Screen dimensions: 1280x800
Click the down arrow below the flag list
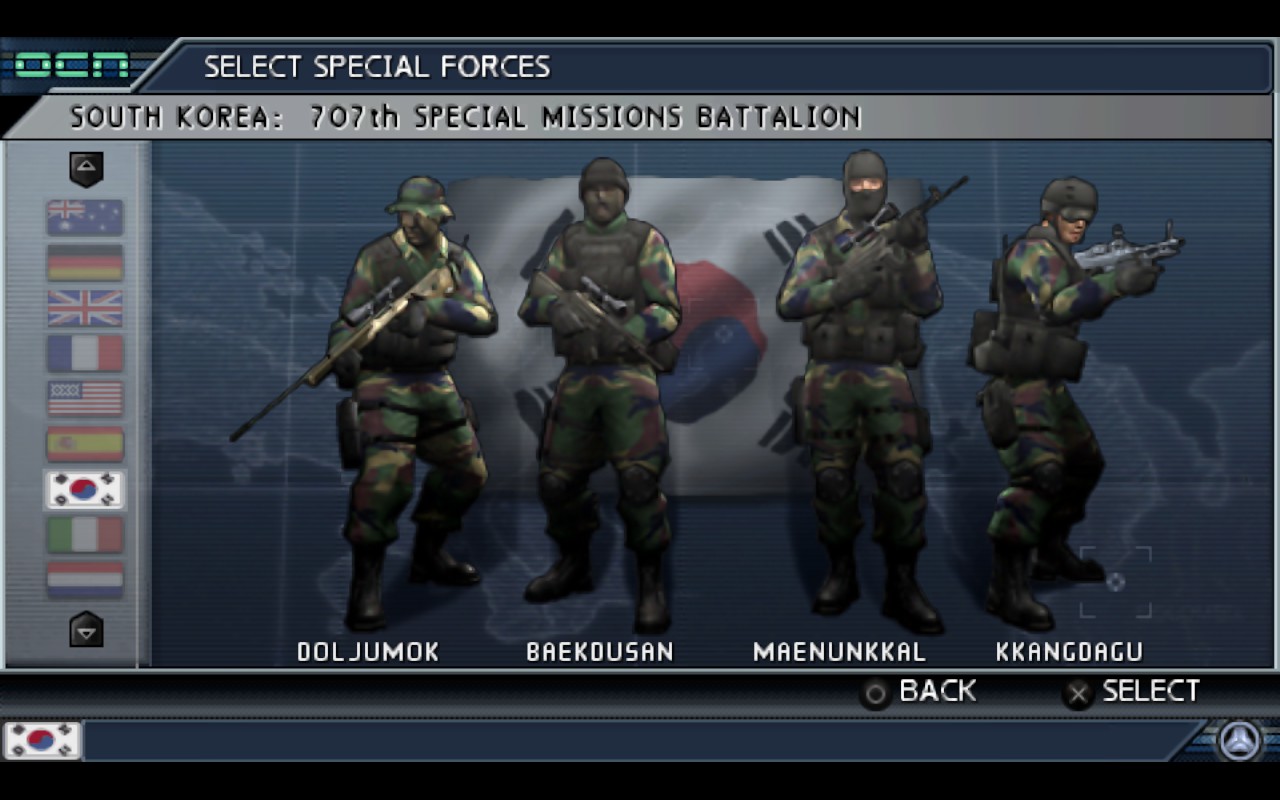tap(86, 630)
